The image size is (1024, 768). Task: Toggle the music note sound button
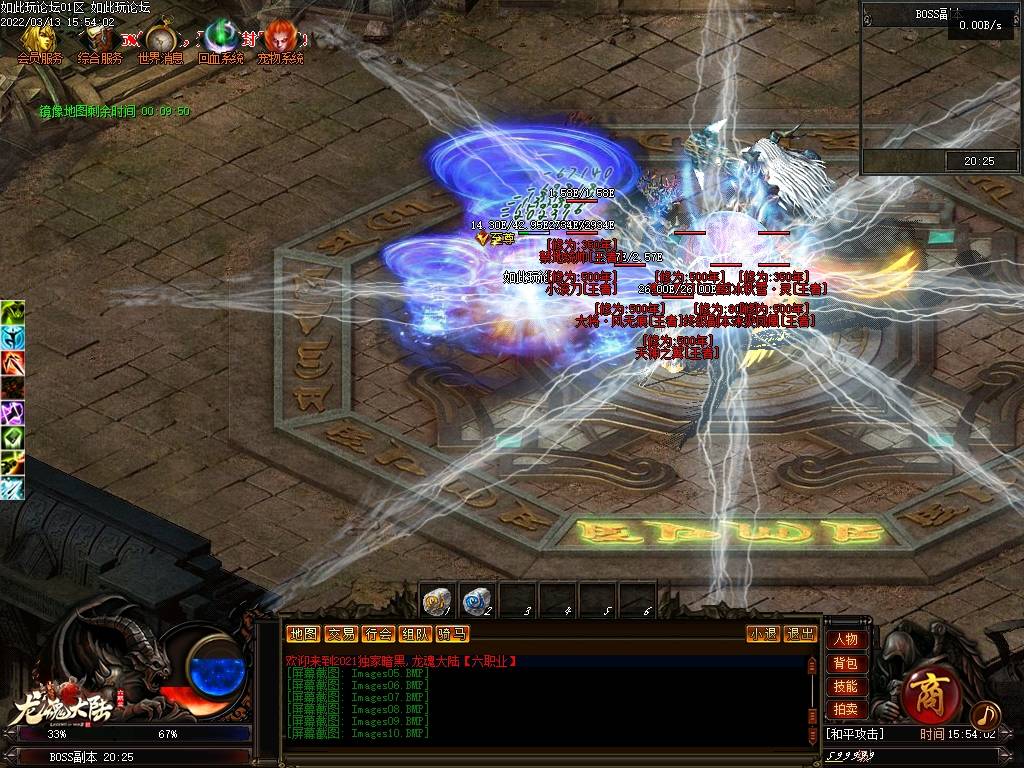coord(985,714)
